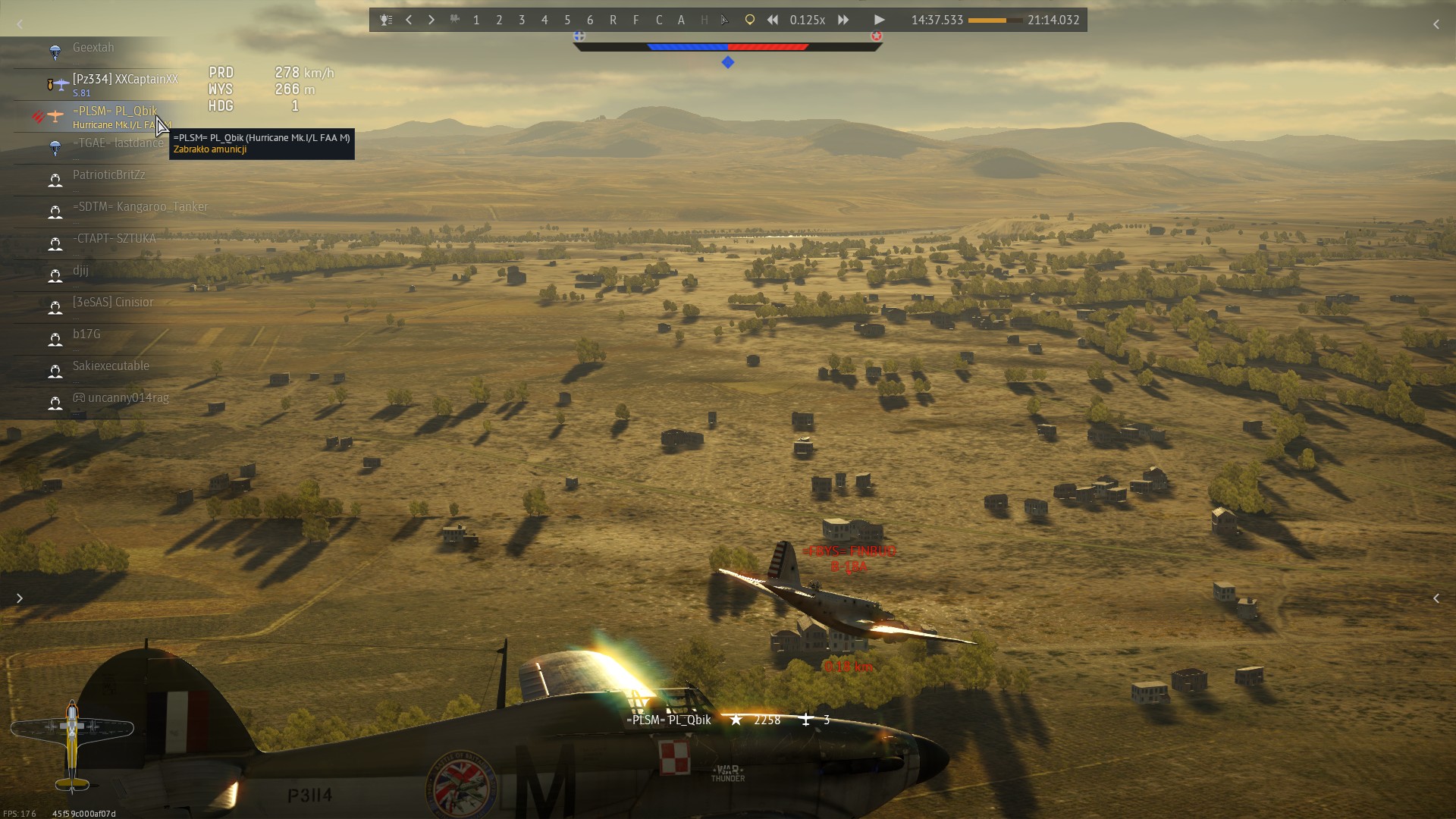
Task: Choose the F camera mode
Action: pyautogui.click(x=635, y=20)
